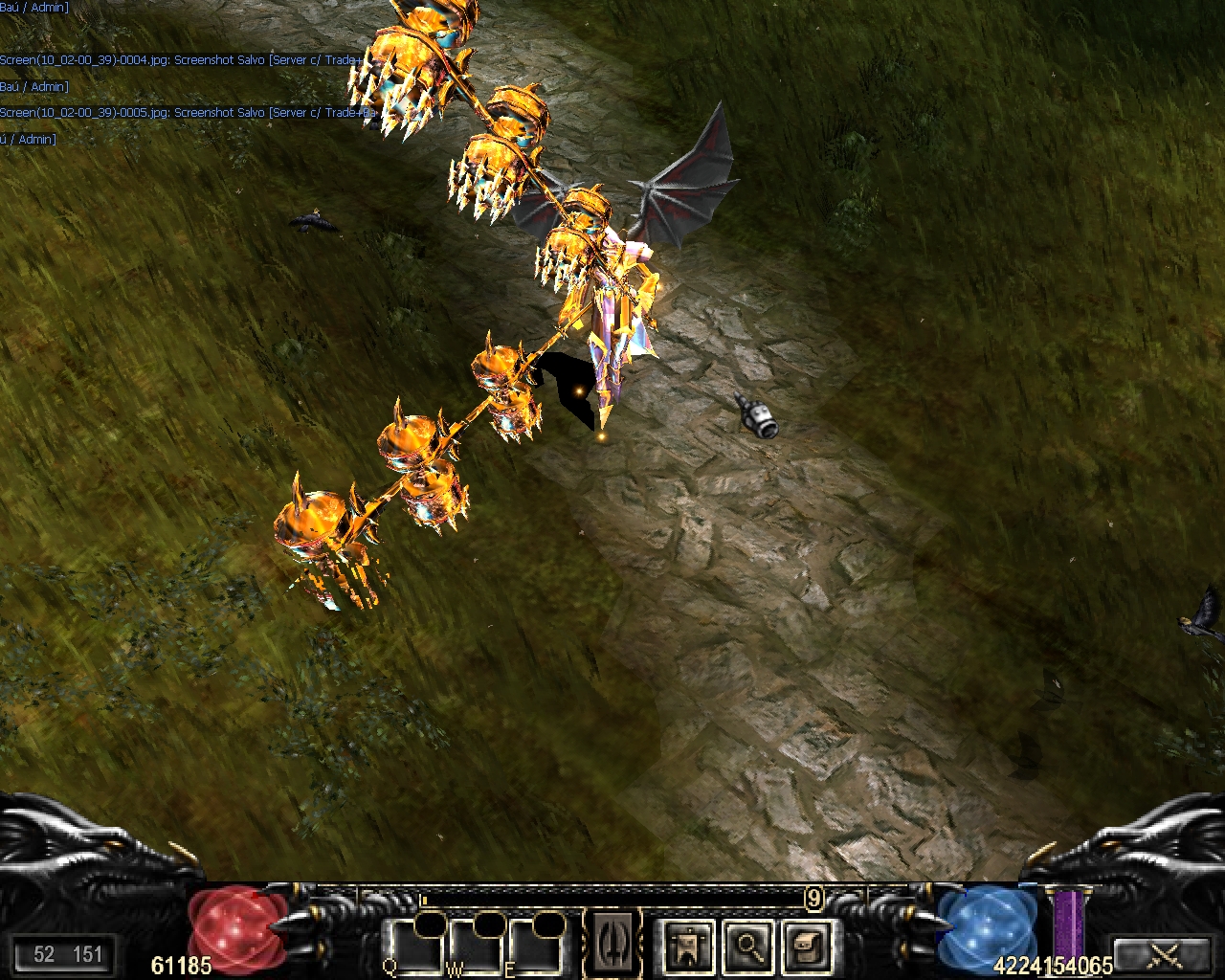
Task: Open the treasure chest inventory button
Action: pos(807,946)
